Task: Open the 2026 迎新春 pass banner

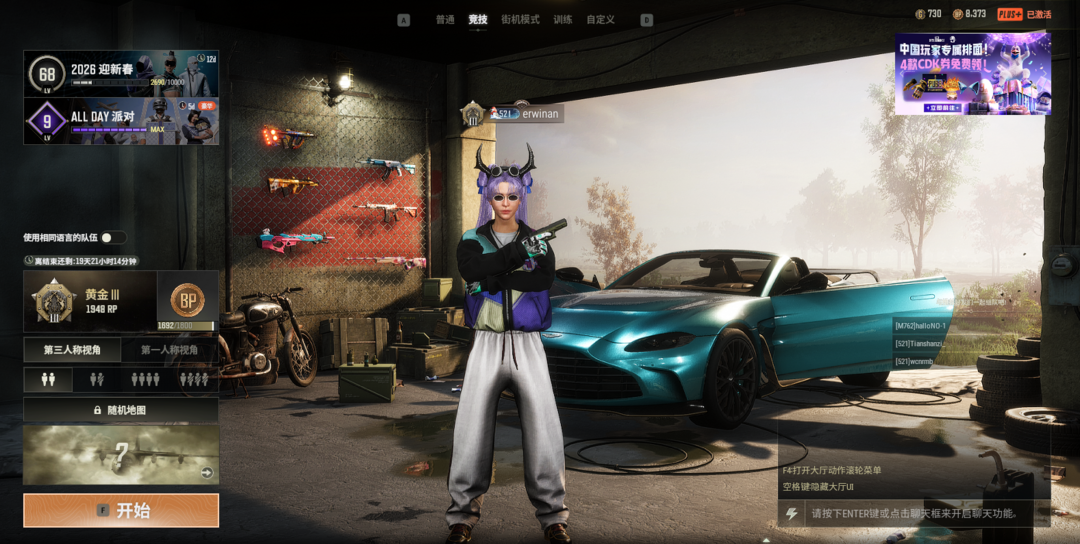Action: pos(121,73)
